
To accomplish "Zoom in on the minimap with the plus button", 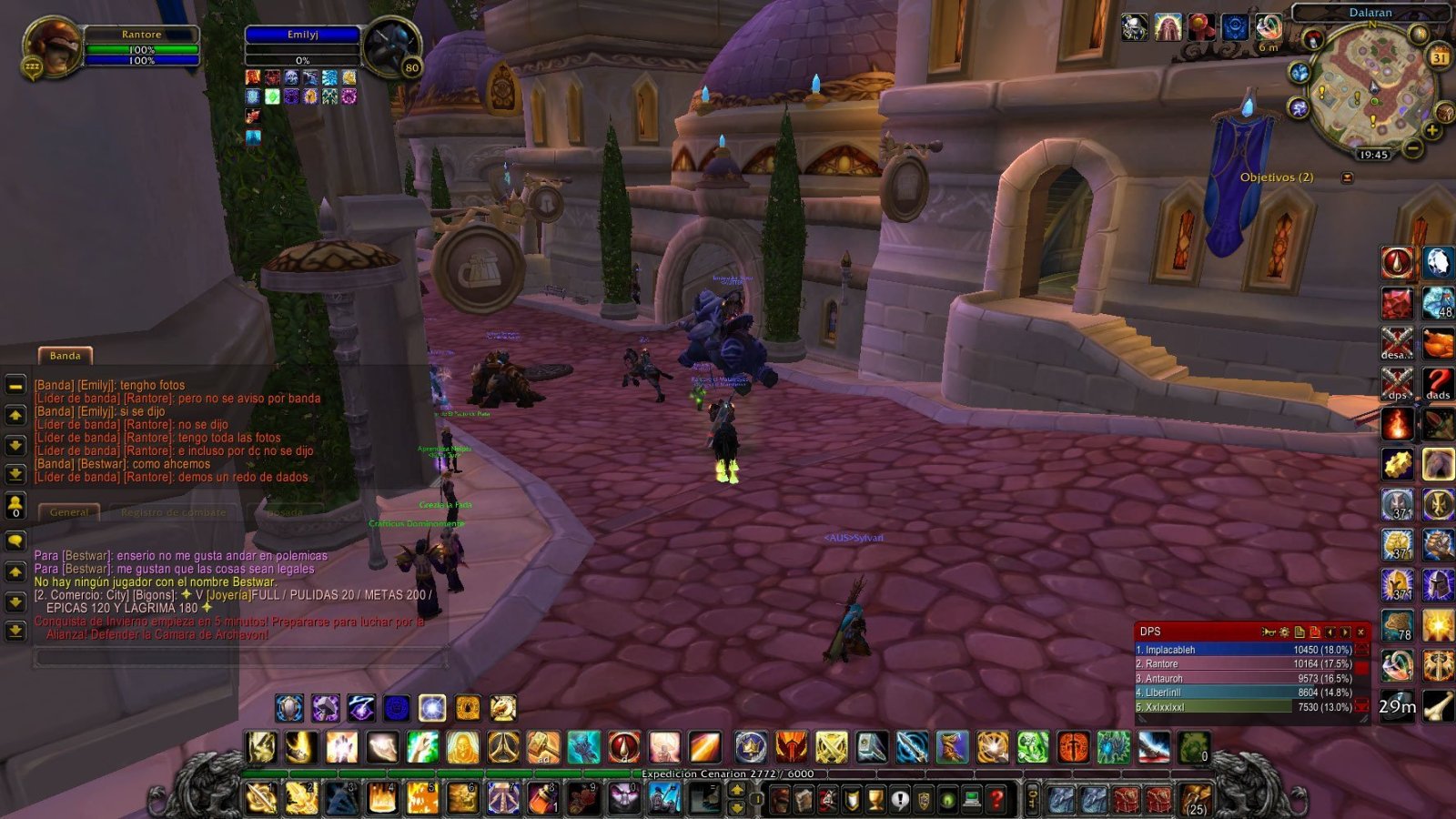I will [1431, 130].
